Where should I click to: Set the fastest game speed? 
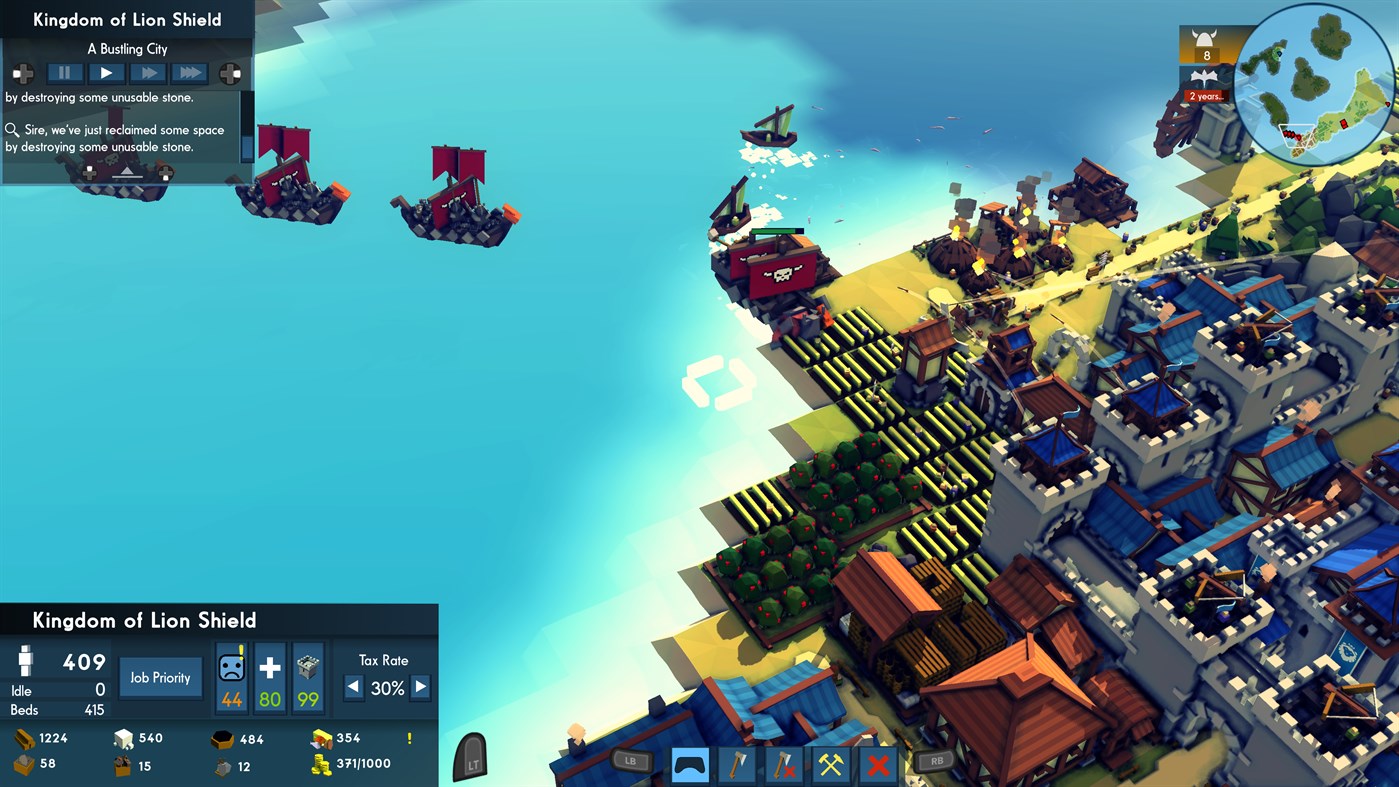(x=190, y=72)
